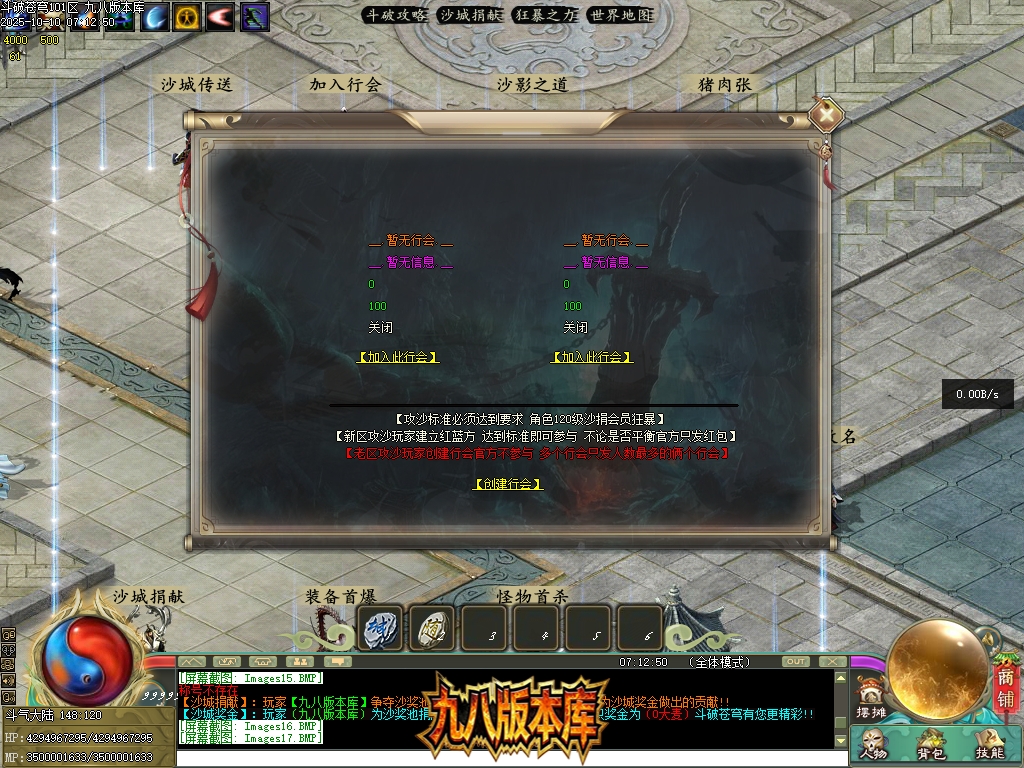Viewport: 1024px width, 768px height.
Task: Click the right 加入此行会 join guild link
Action: pyautogui.click(x=592, y=357)
